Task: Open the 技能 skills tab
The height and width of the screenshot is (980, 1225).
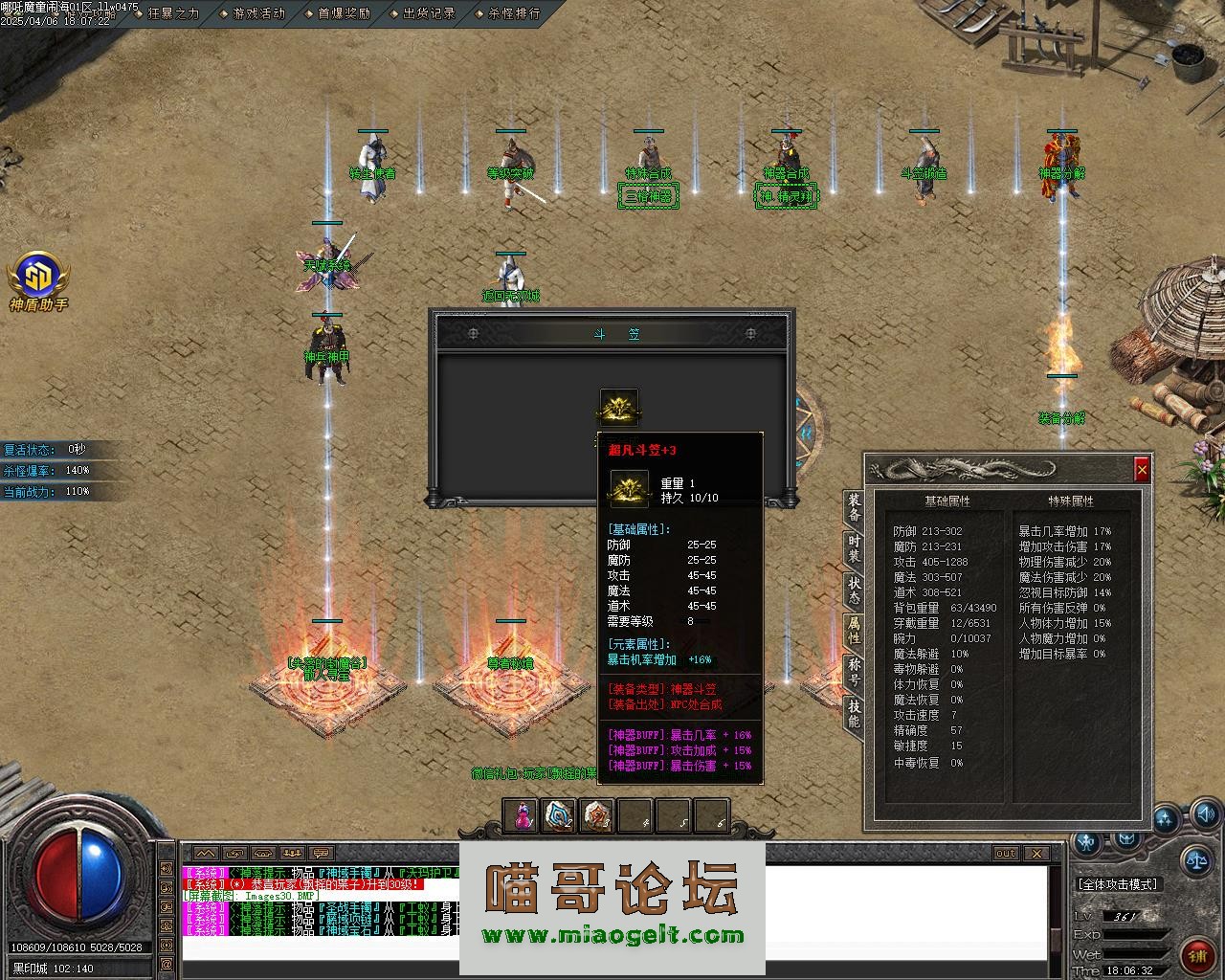Action: pos(854,713)
